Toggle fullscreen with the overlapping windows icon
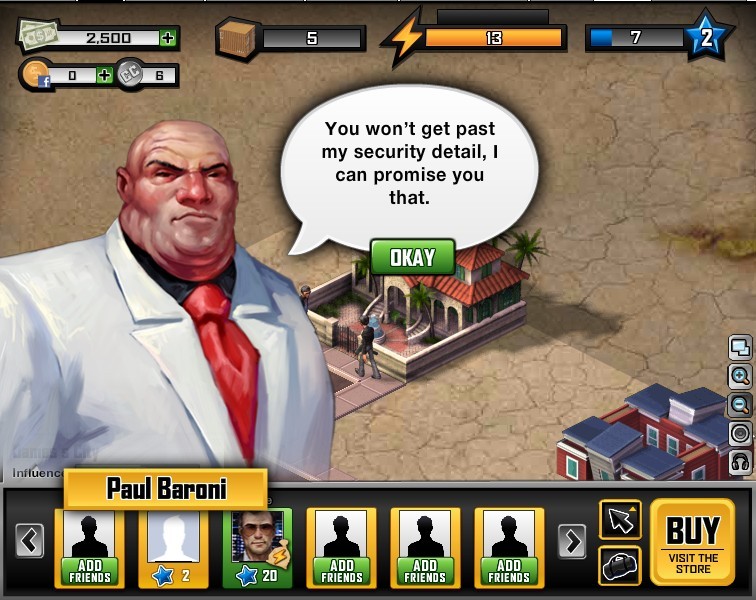This screenshot has width=756, height=600. (x=741, y=348)
